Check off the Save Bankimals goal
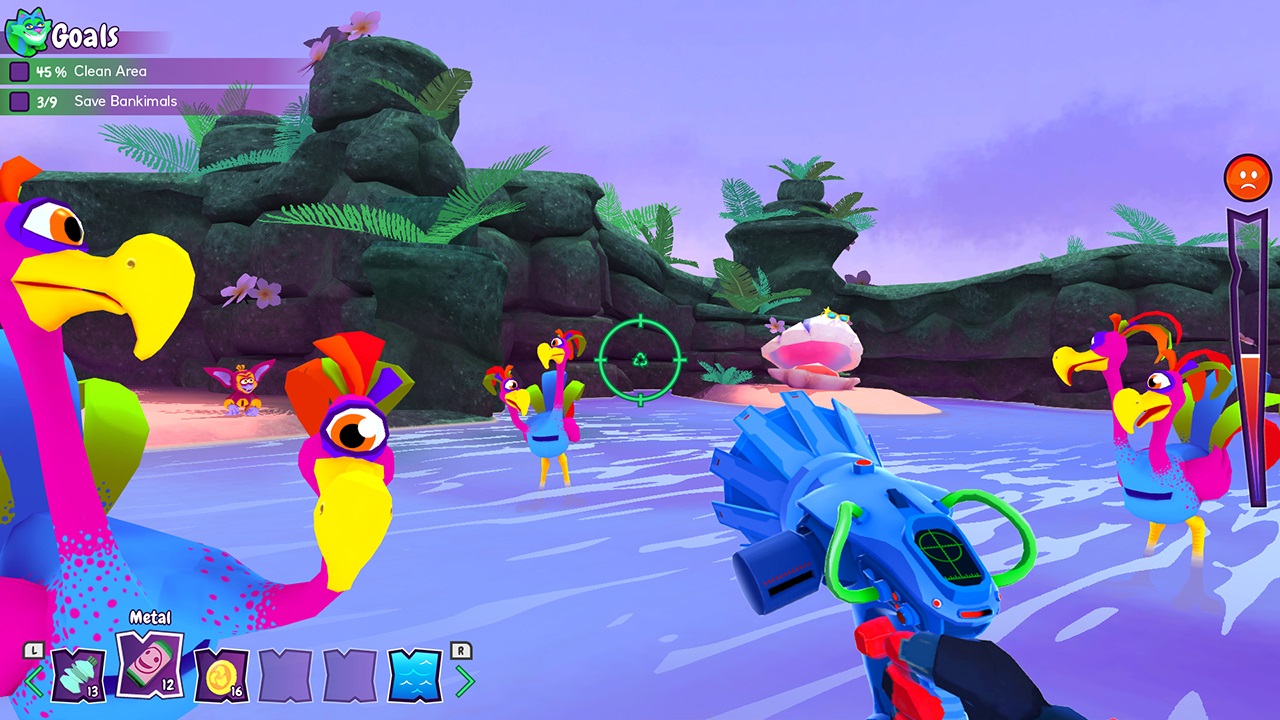1280x720 pixels. point(21,101)
